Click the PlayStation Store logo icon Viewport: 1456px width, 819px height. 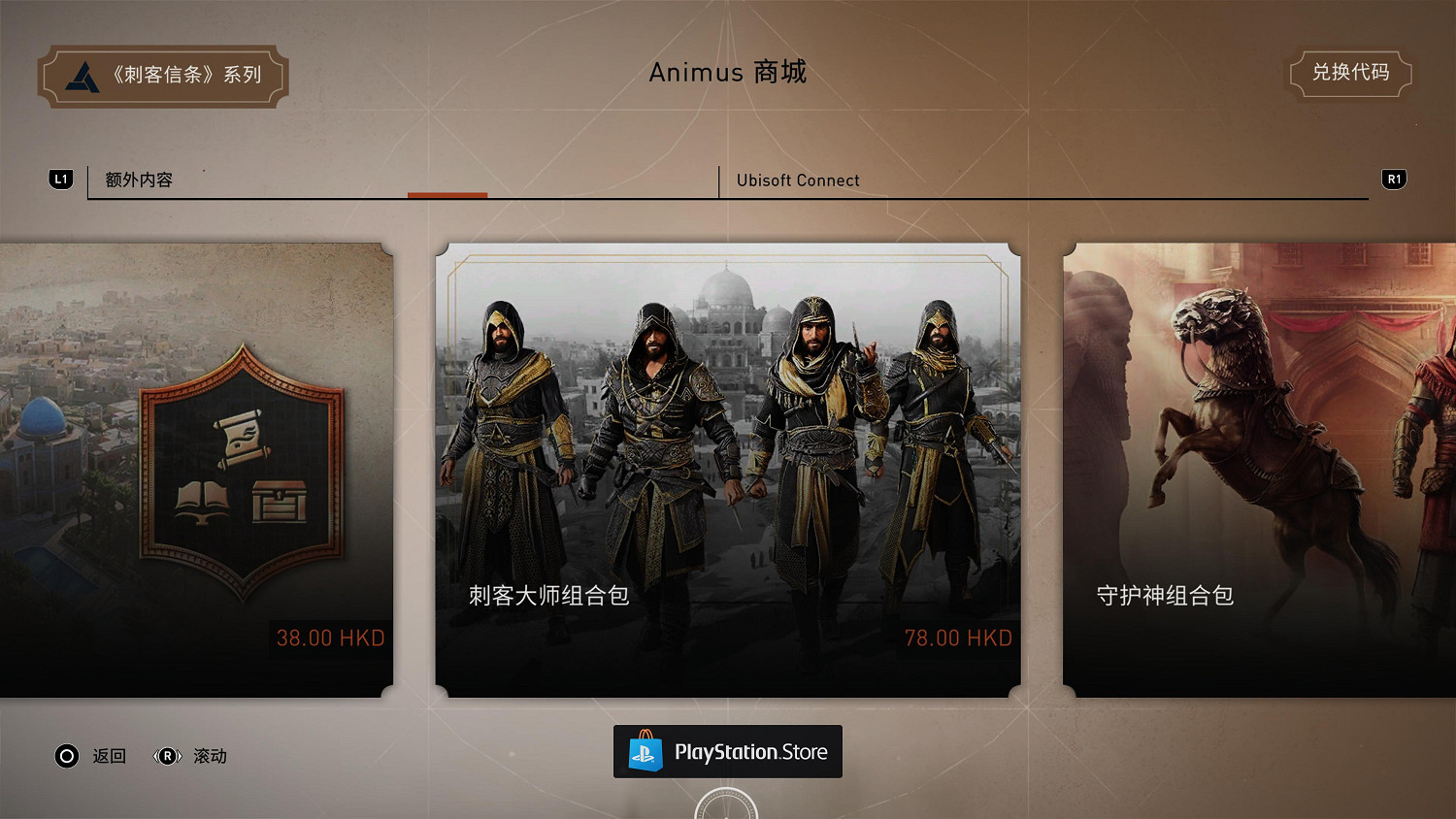click(x=644, y=751)
